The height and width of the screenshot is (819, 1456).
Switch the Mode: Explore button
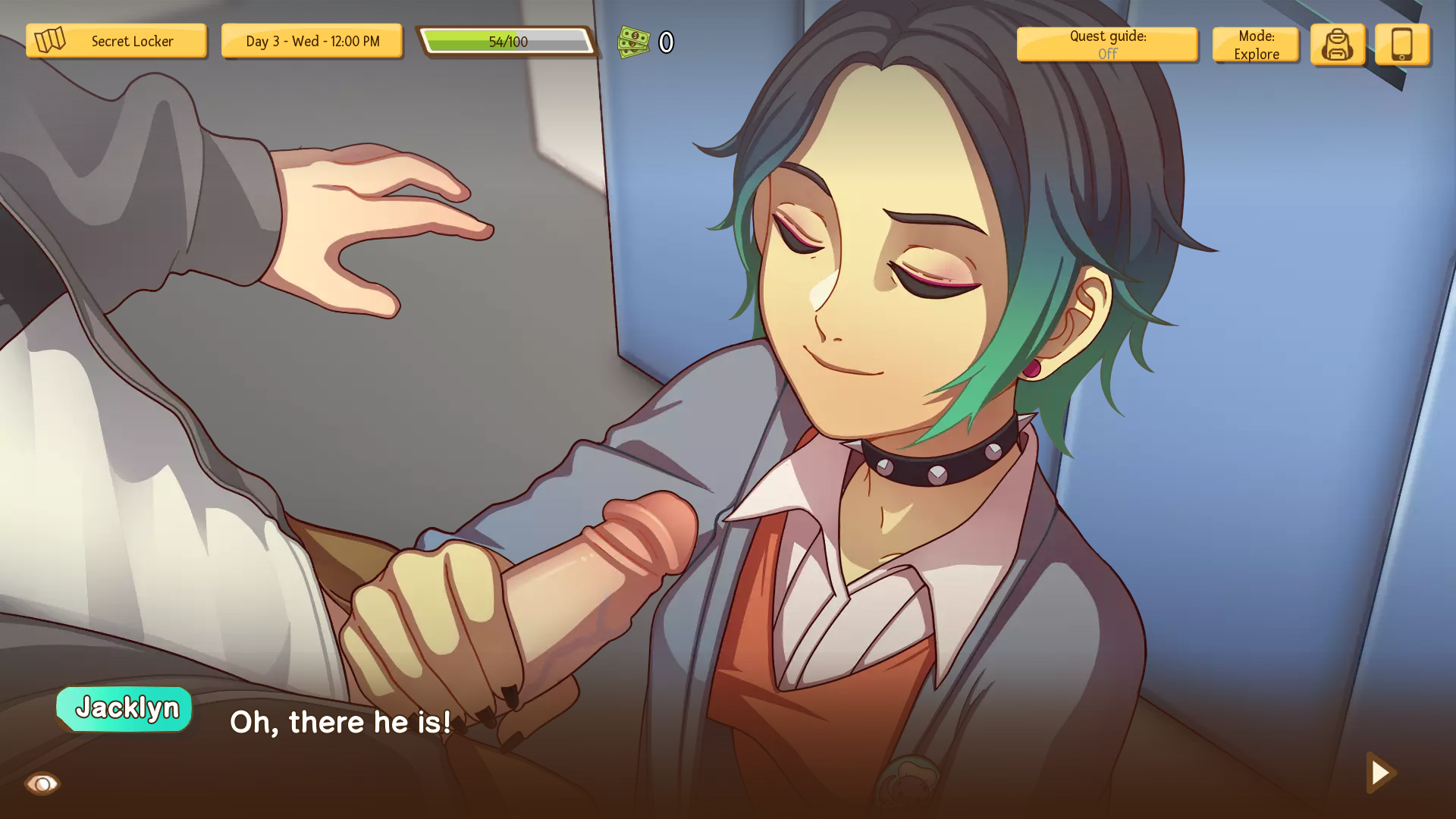click(1256, 45)
